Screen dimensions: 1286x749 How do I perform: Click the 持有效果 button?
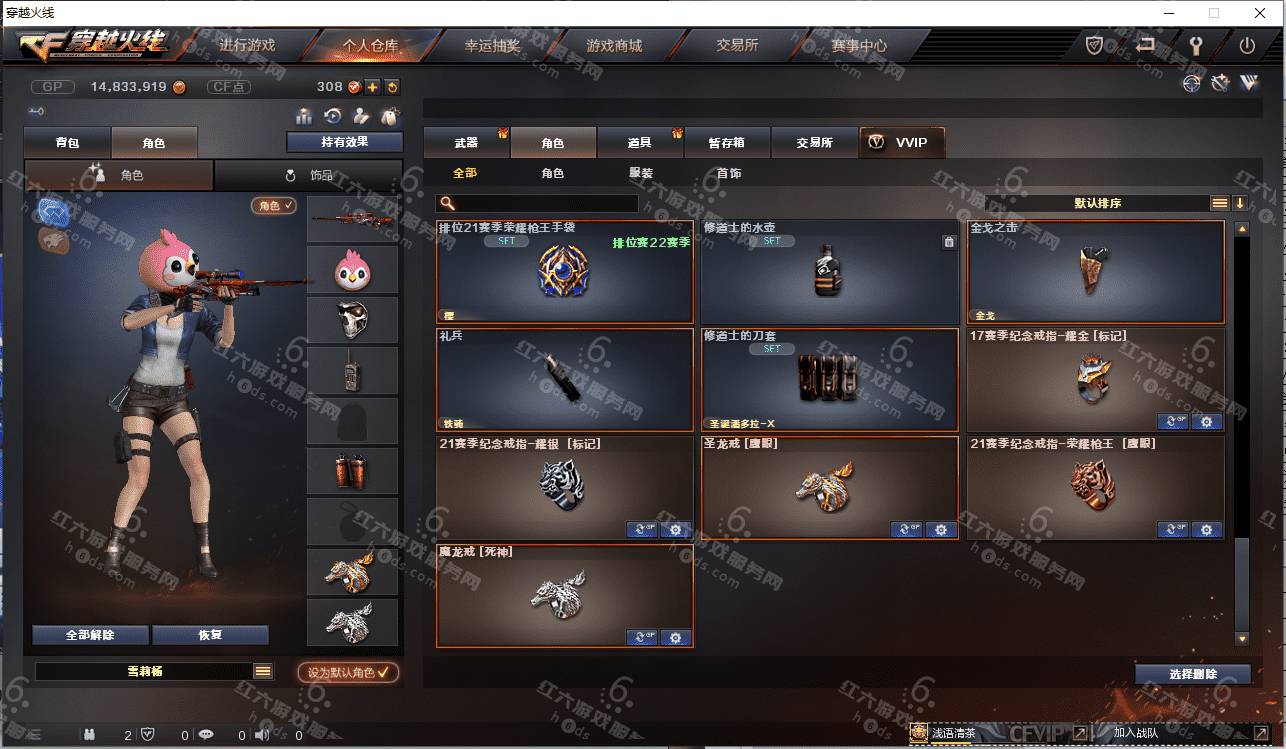pos(344,142)
